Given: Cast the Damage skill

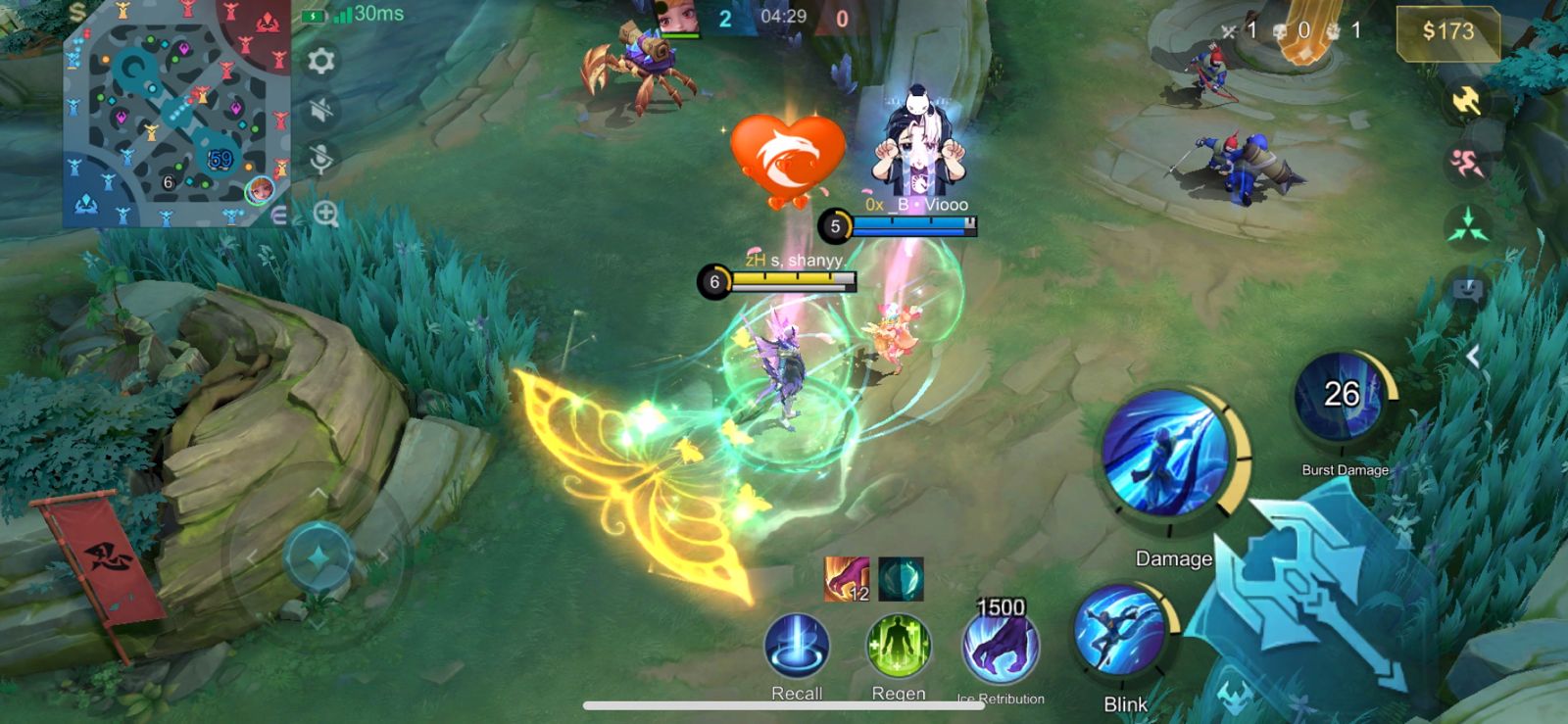Looking at the screenshot, I should (x=1165, y=454).
